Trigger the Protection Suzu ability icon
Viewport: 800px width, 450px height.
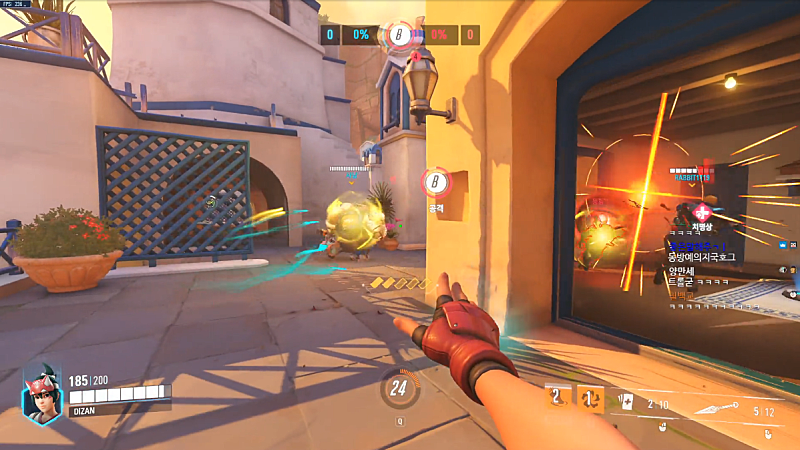(592, 398)
